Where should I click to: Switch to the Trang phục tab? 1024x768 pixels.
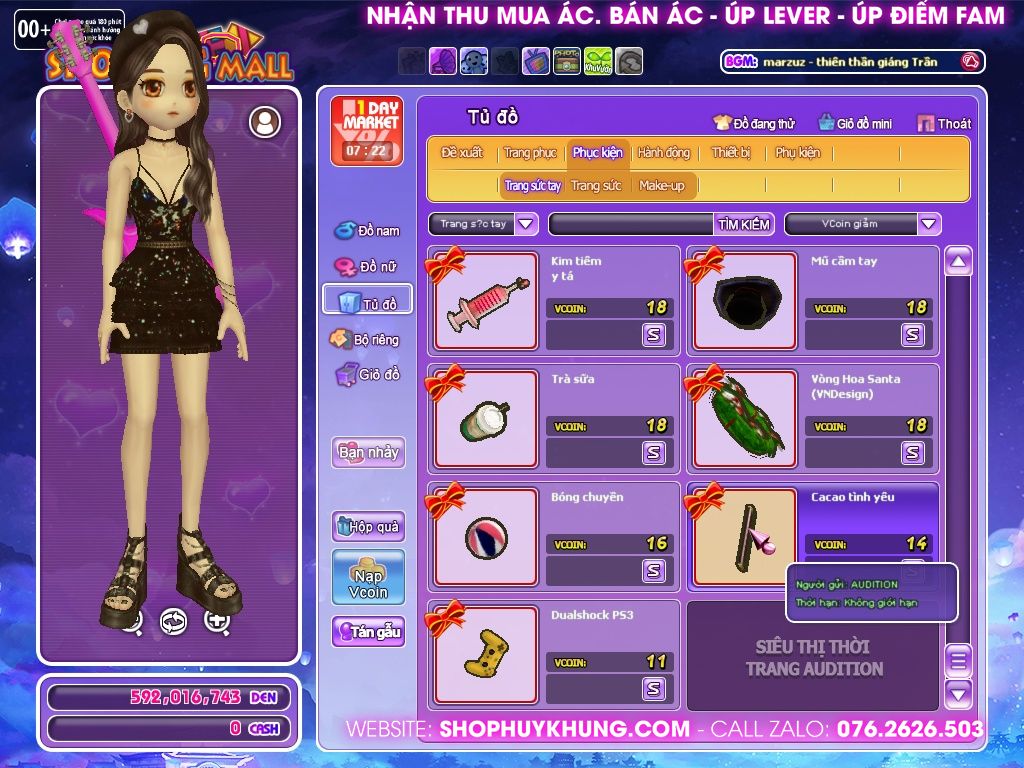(x=530, y=153)
